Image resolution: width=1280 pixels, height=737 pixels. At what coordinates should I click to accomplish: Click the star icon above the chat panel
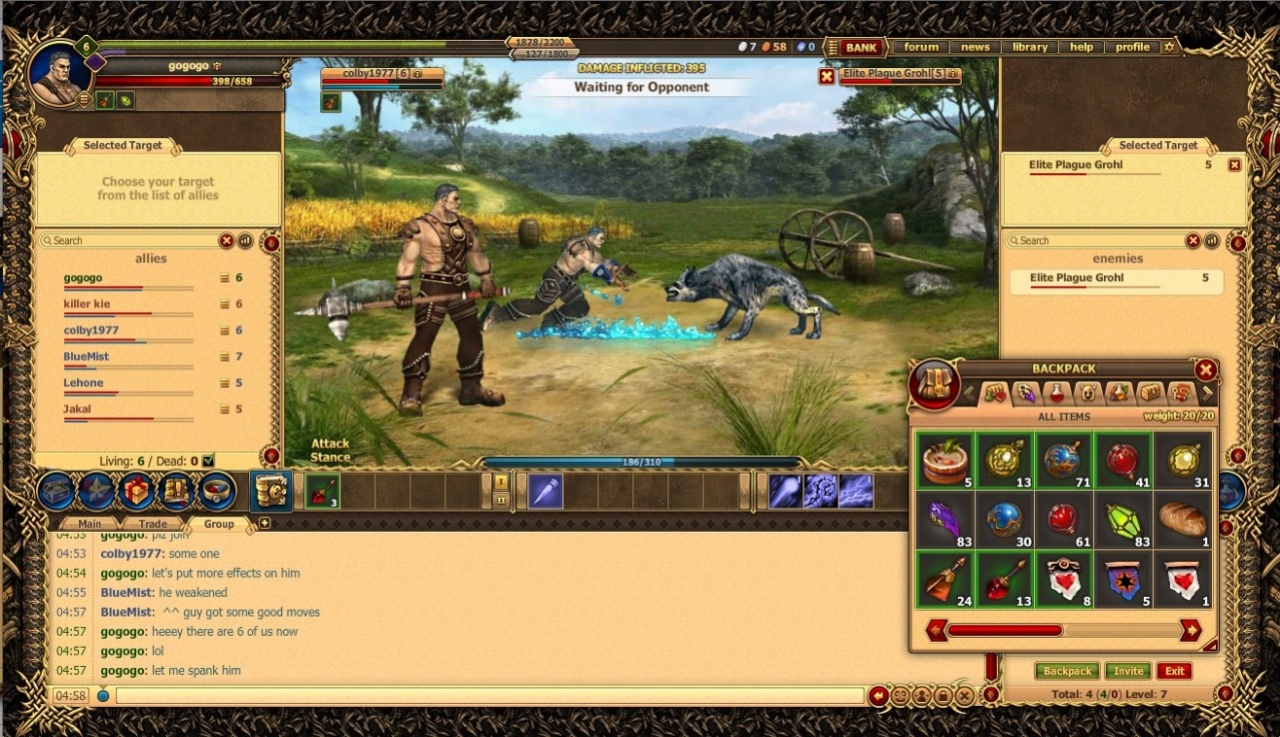pyautogui.click(x=97, y=491)
